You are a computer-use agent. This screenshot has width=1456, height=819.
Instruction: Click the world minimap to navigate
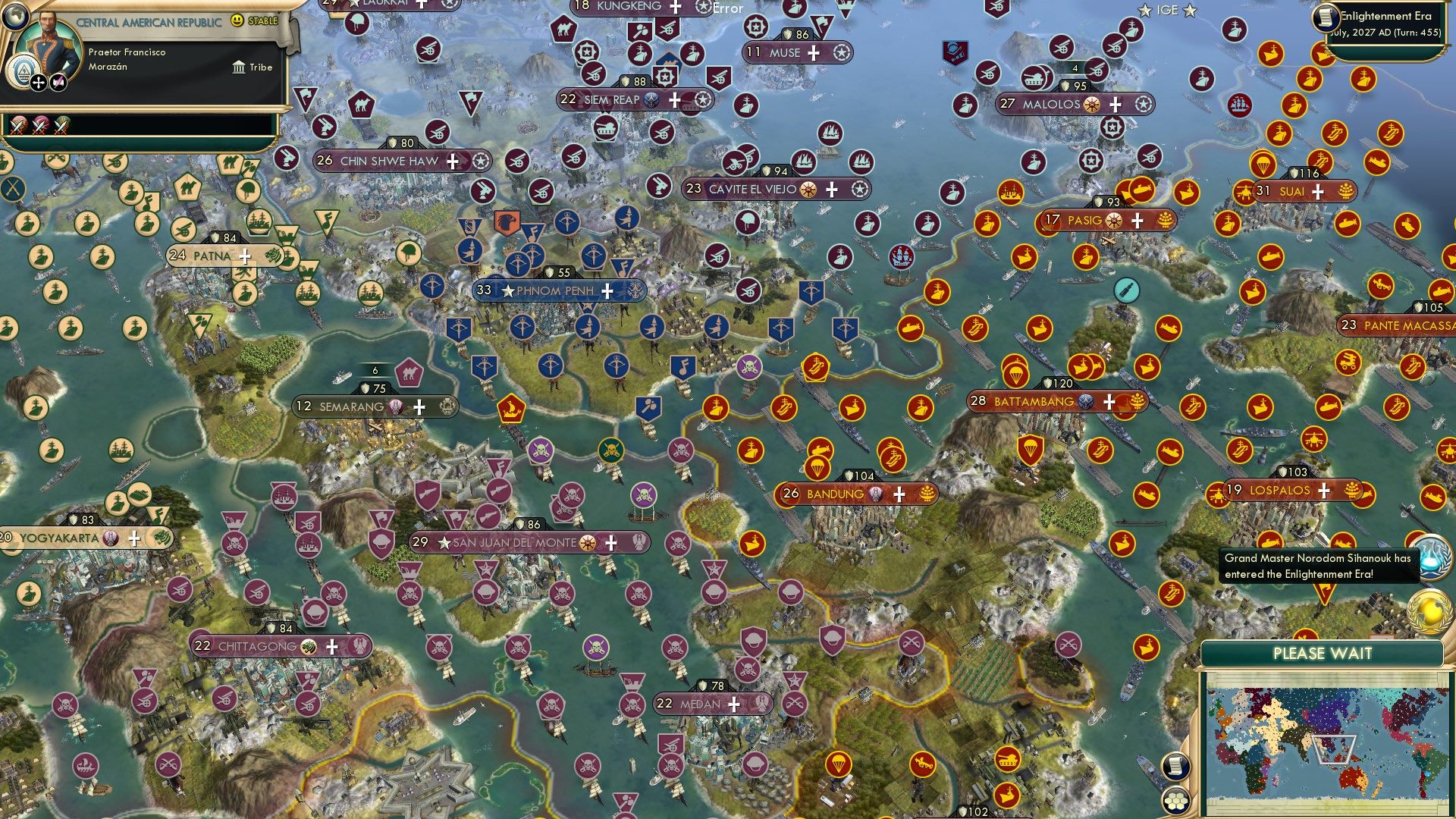1331,739
